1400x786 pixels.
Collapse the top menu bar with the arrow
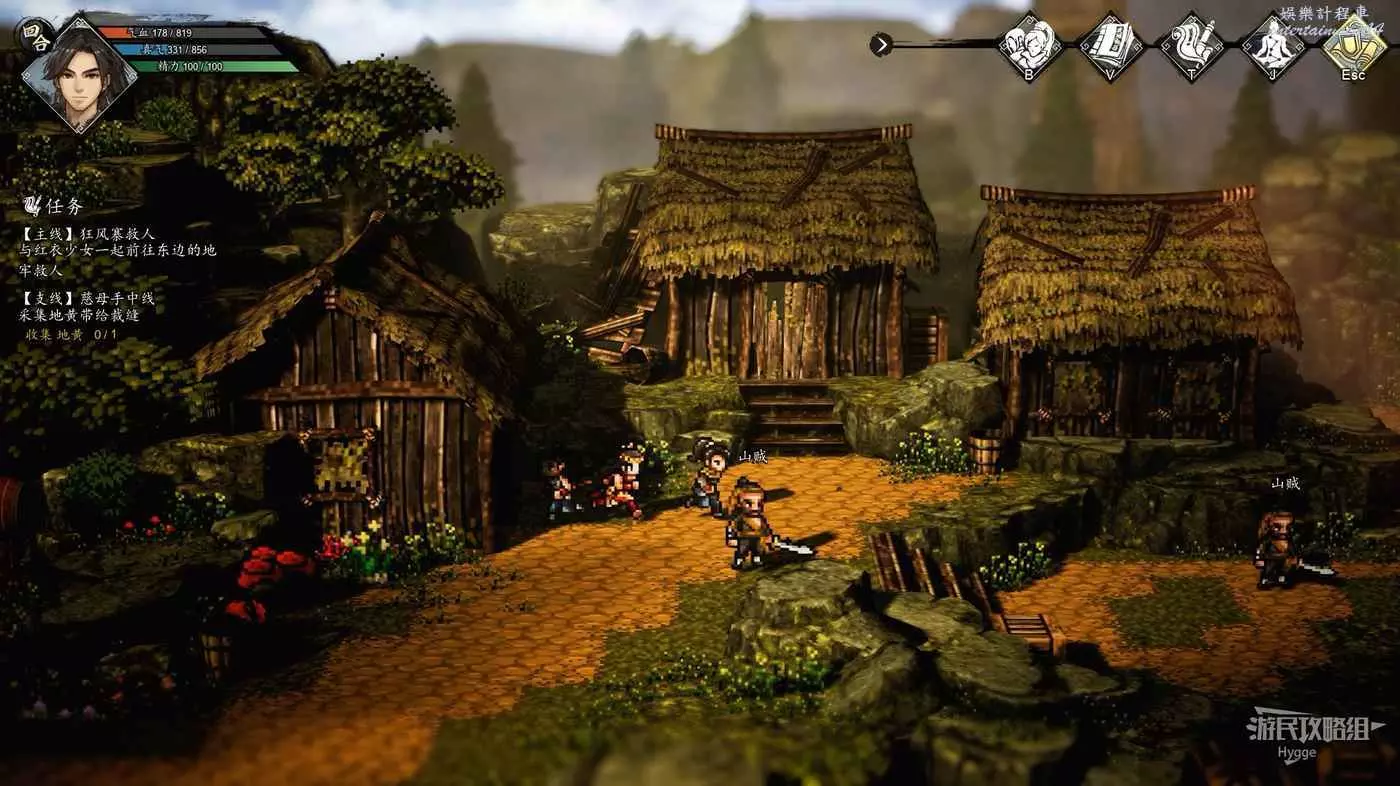pyautogui.click(x=881, y=44)
